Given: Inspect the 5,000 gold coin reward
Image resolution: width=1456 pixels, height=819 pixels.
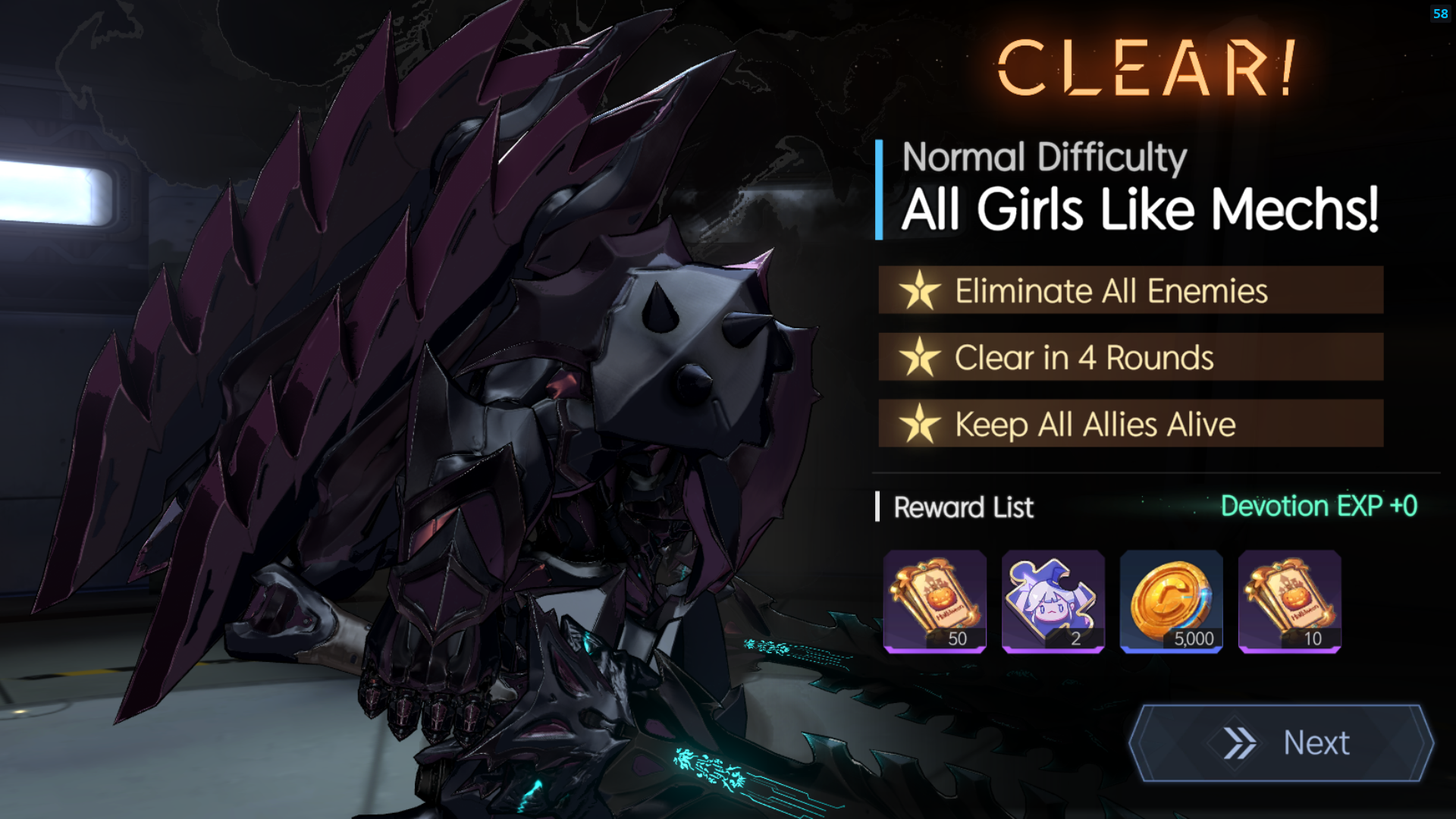Looking at the screenshot, I should (x=1171, y=601).
